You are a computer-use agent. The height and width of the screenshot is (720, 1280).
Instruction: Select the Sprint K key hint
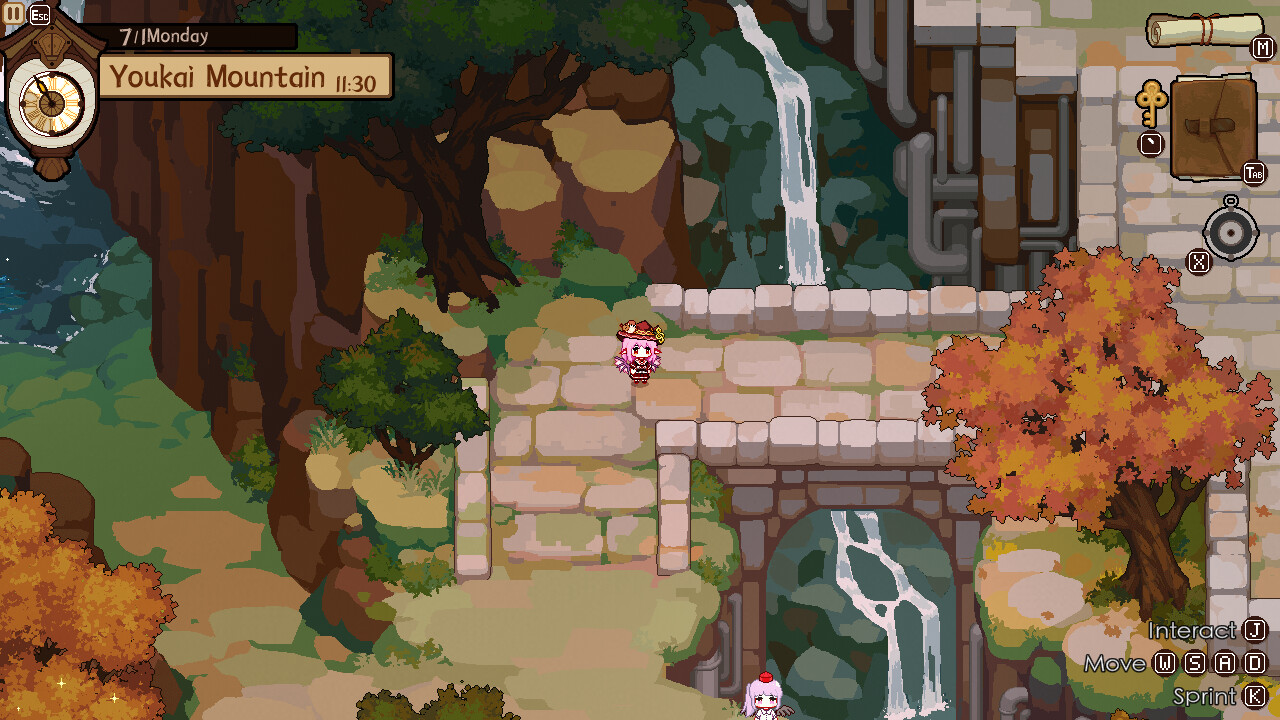[x=1255, y=695]
